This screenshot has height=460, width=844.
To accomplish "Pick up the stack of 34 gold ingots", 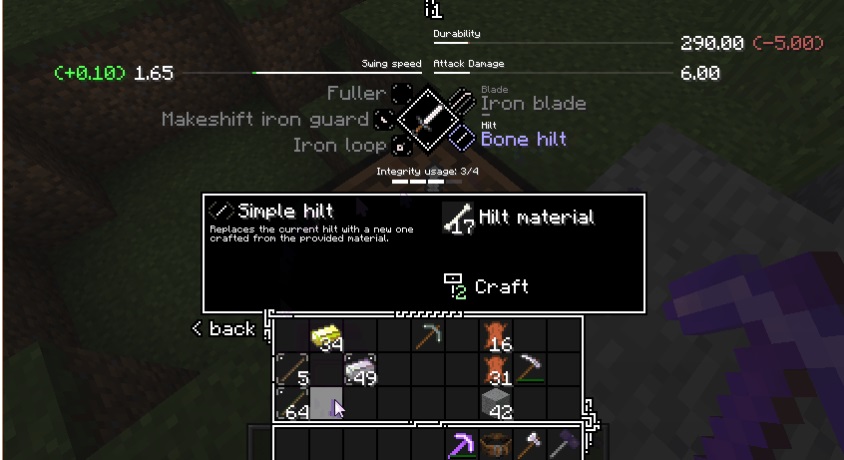I will [326, 337].
